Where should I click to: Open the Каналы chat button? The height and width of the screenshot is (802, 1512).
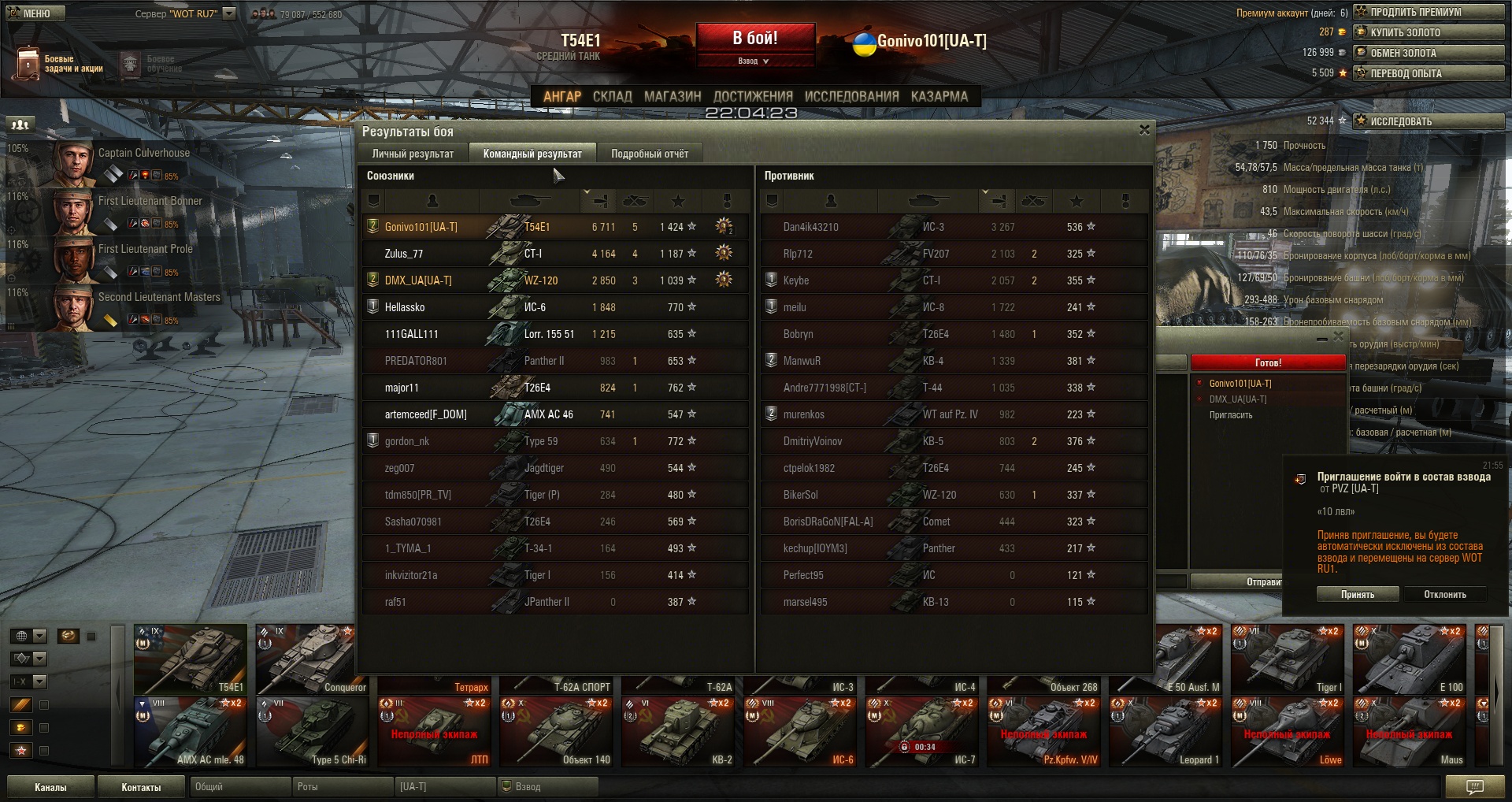tap(50, 787)
